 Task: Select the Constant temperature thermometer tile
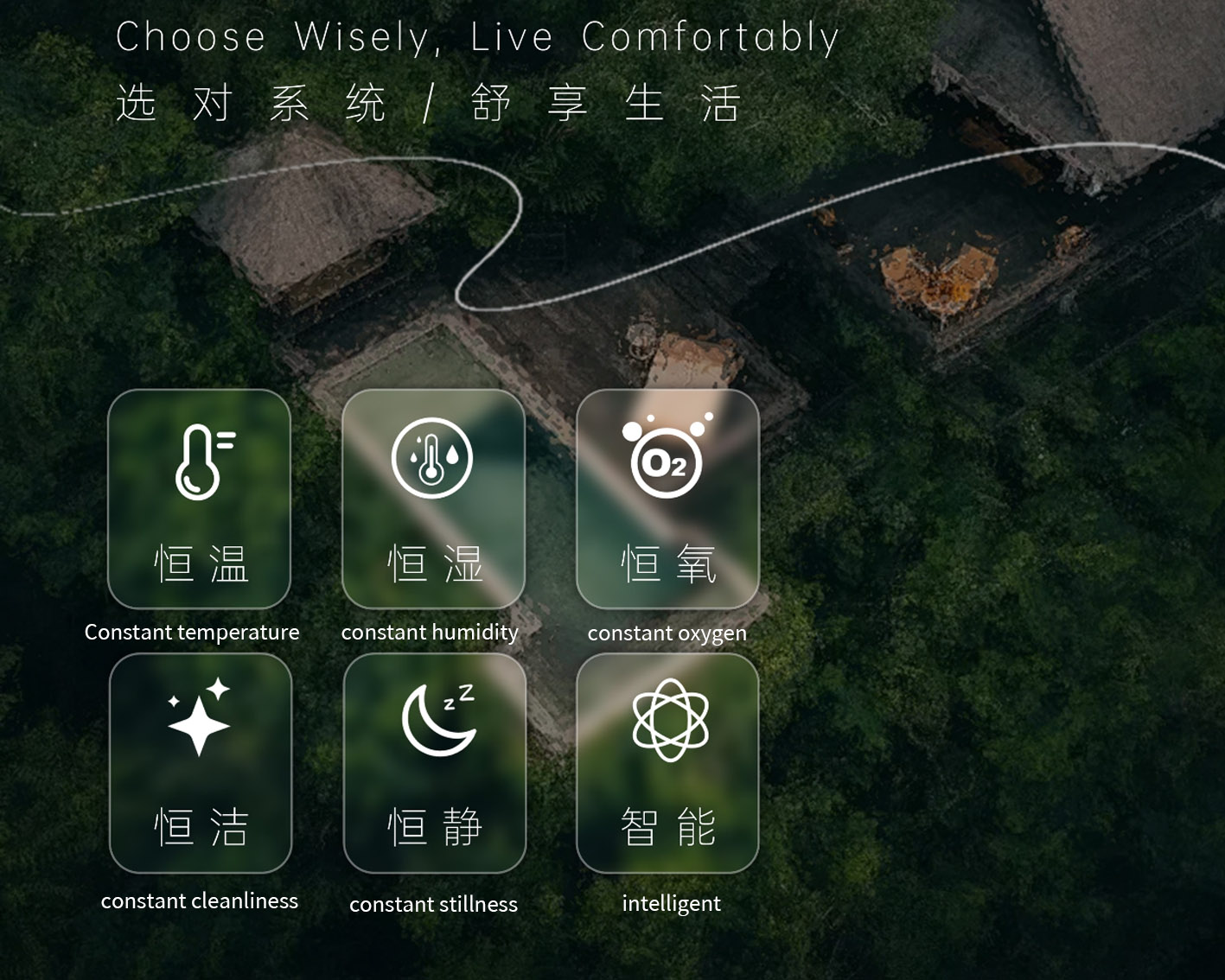click(x=199, y=499)
